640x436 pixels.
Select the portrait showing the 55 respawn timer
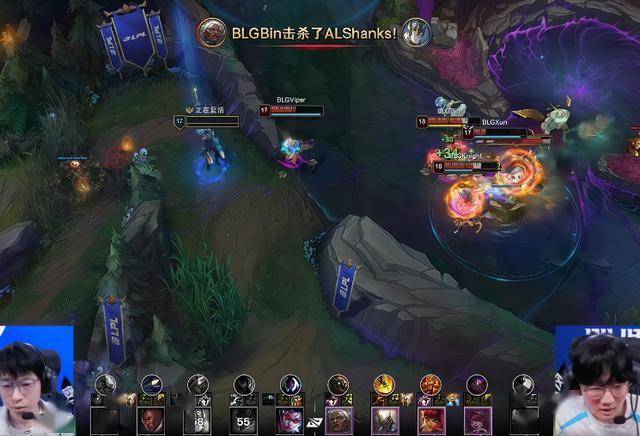[x=243, y=420]
